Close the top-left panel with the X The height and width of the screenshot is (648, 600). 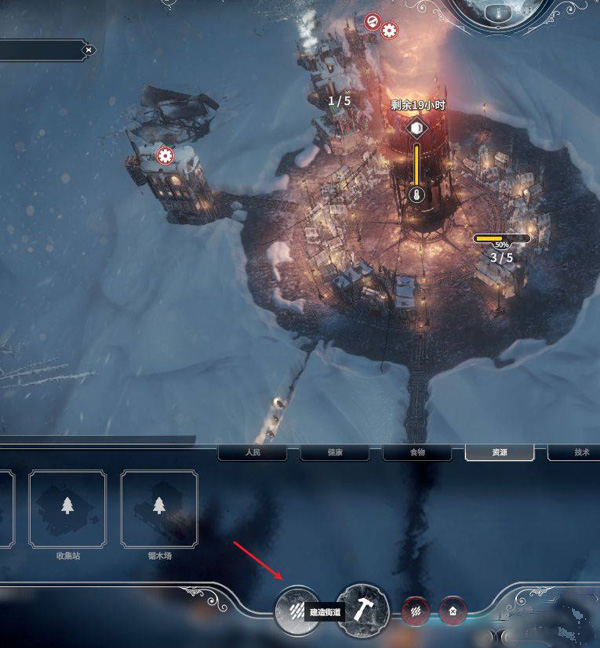click(89, 49)
